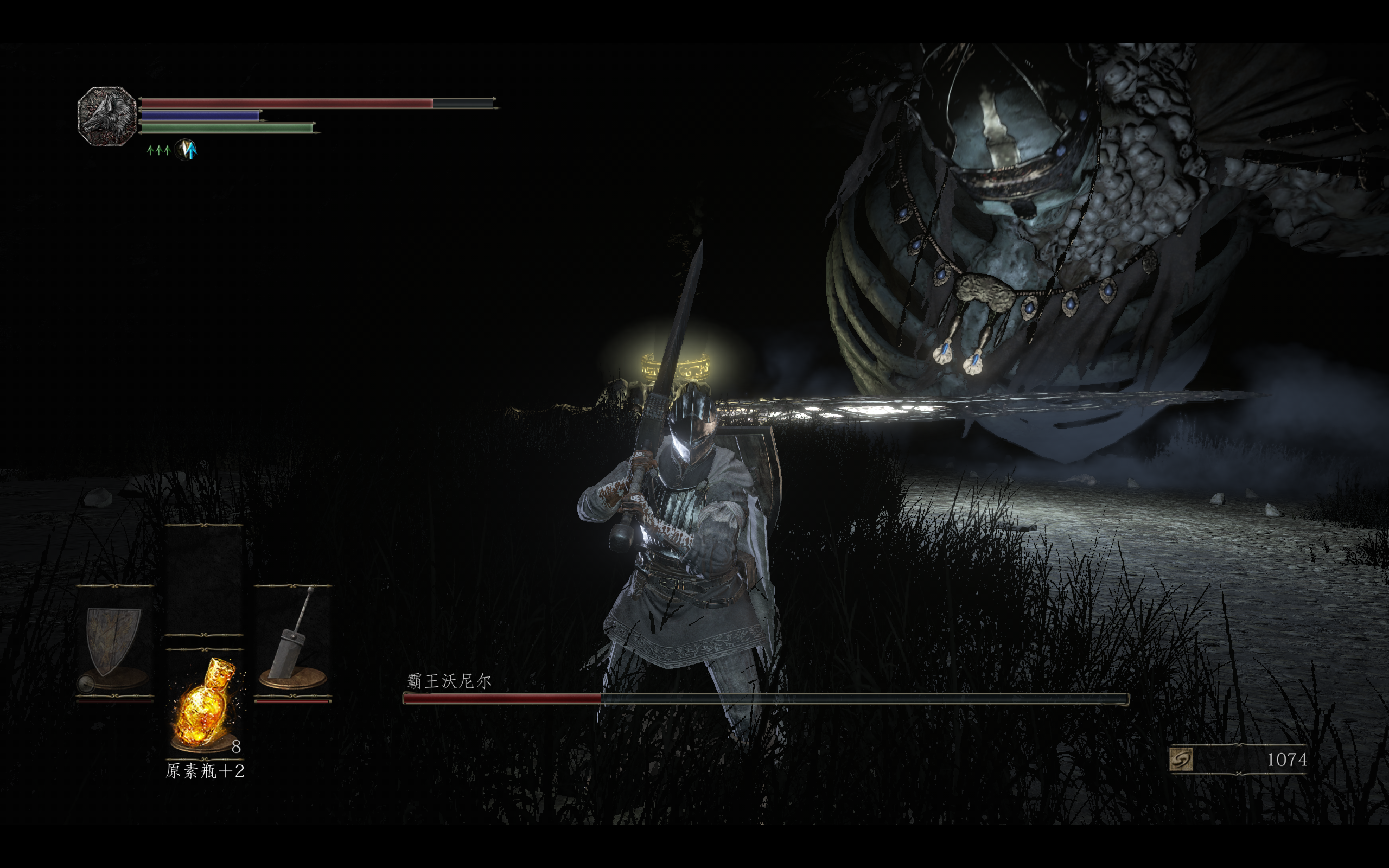Click the round blue arrow status icon
The width and height of the screenshot is (1389, 868).
[186, 150]
